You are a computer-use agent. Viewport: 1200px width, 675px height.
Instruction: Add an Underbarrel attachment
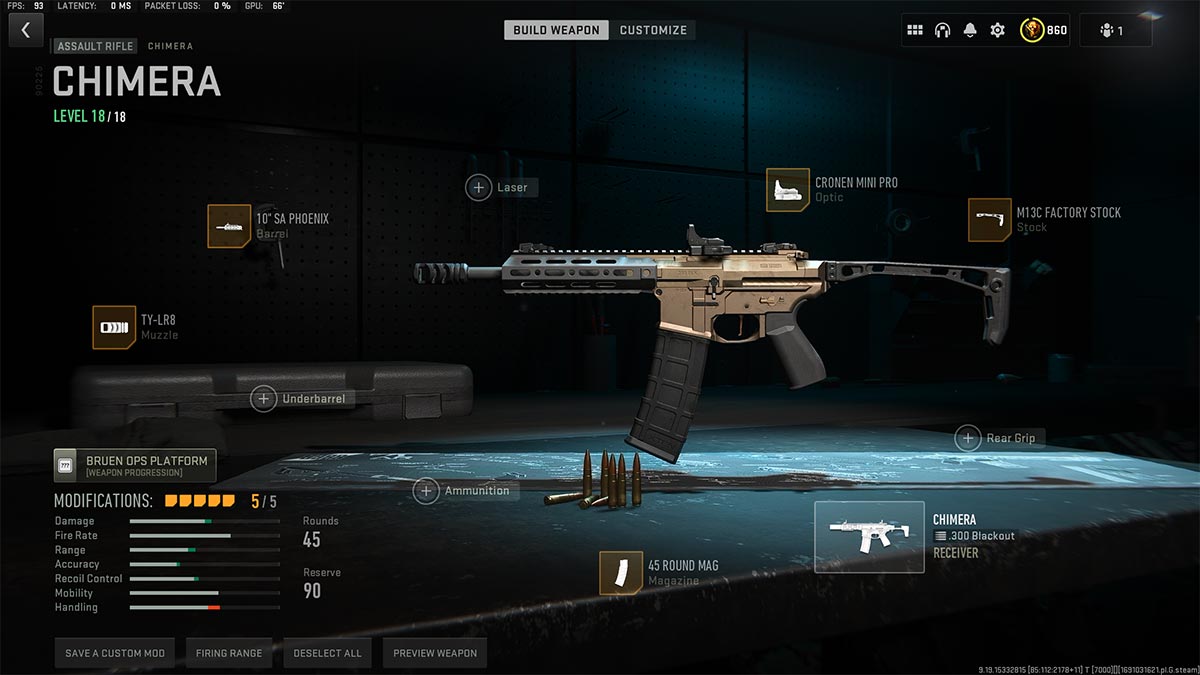point(264,398)
